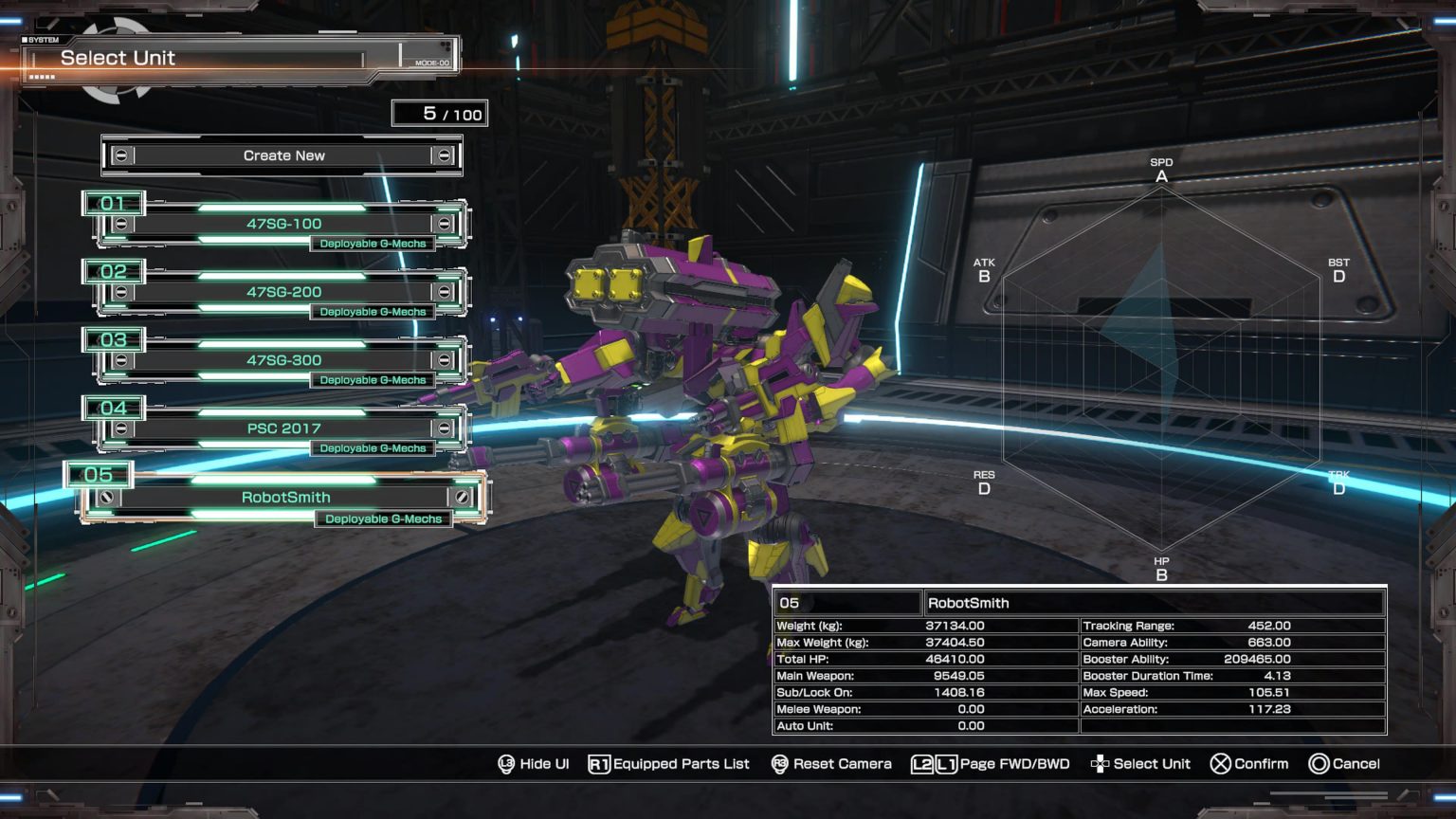The height and width of the screenshot is (819, 1456).
Task: Click the Cancel circle button icon
Action: pos(1319,763)
